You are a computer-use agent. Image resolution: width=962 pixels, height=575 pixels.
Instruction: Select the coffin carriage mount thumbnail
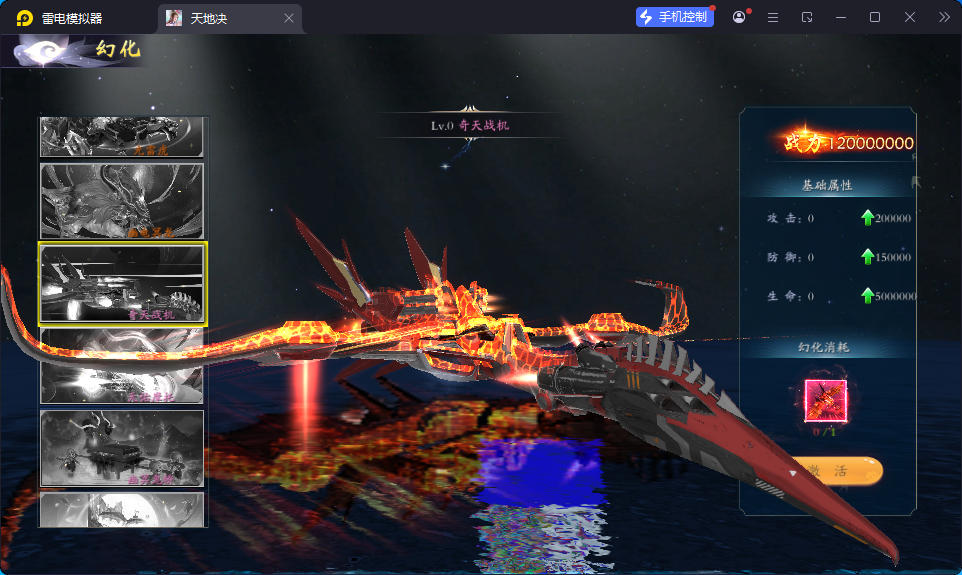pos(122,449)
